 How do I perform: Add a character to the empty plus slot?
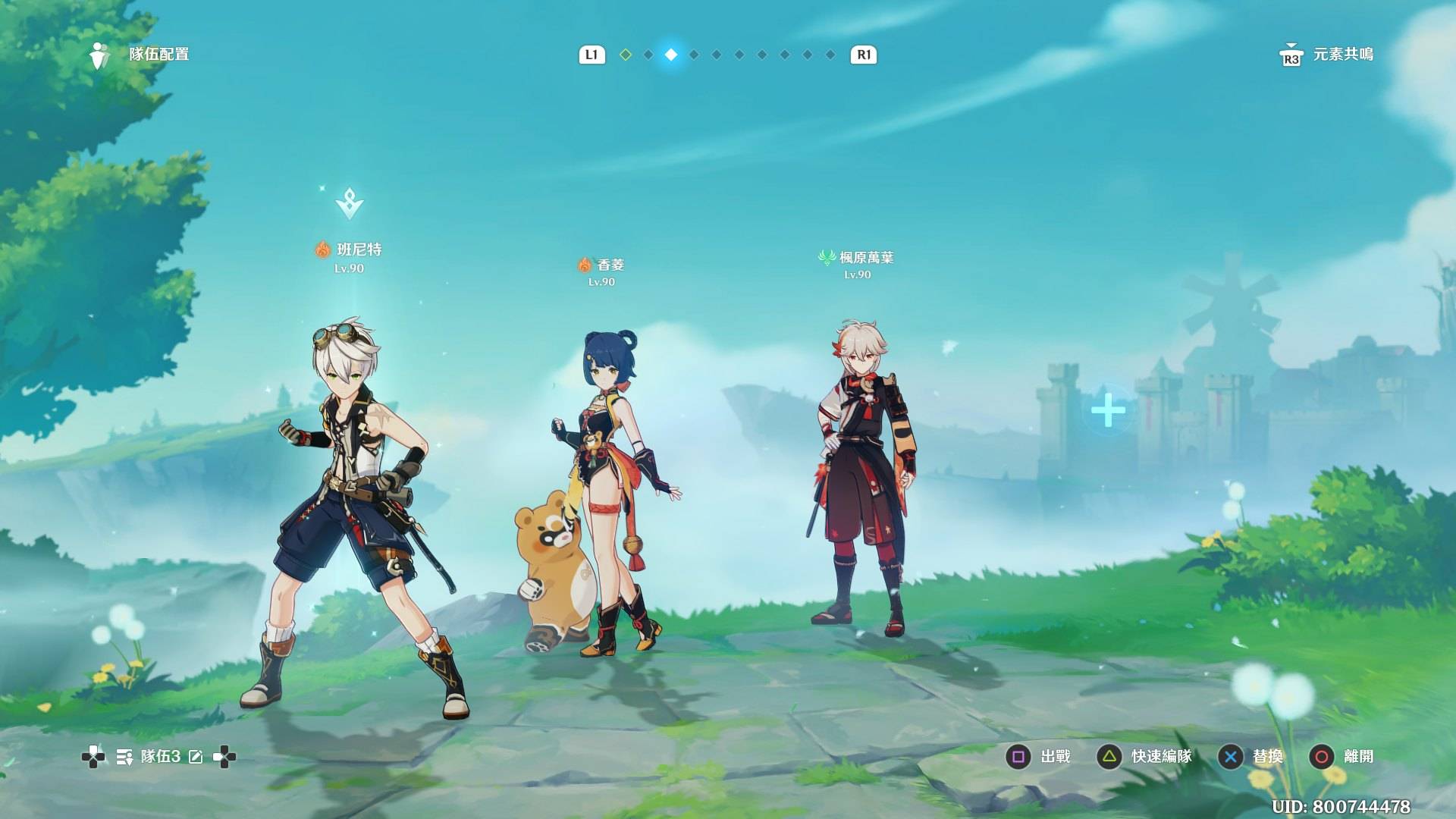click(x=1108, y=410)
